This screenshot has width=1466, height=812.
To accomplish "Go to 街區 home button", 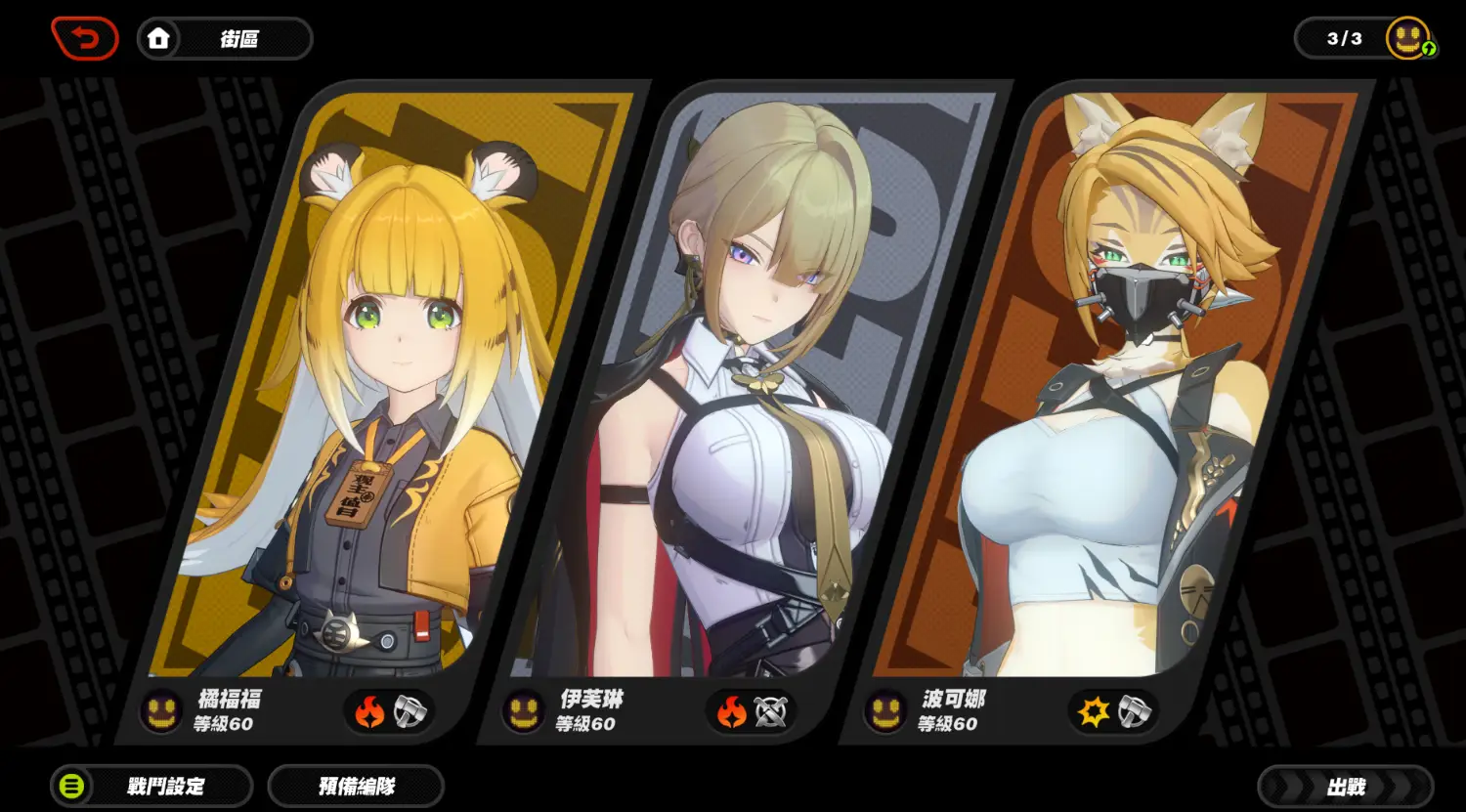I will click(x=225, y=39).
